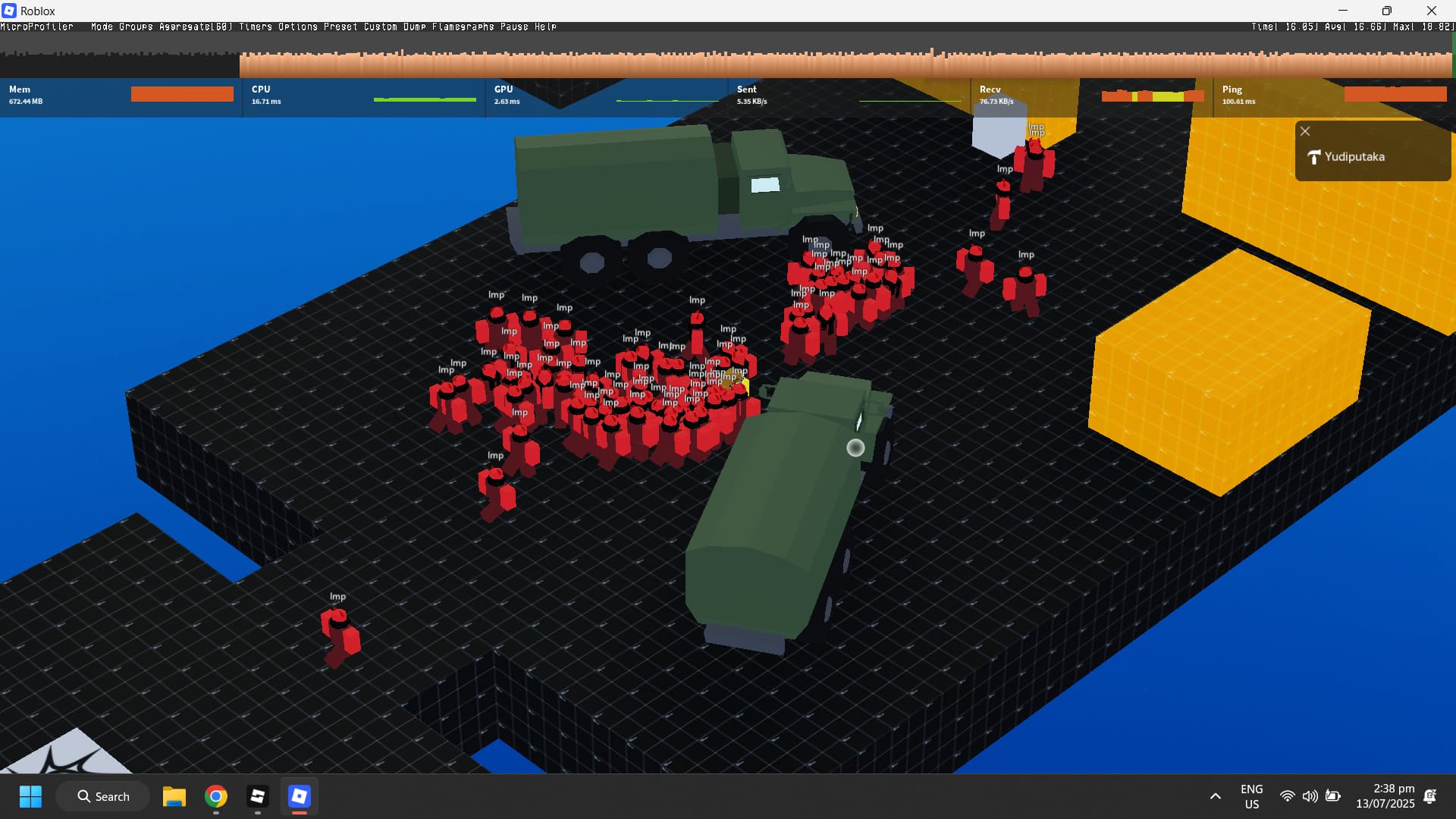Viewport: 1456px width, 819px height.
Task: Expand hidden system tray icons with the chevron
Action: pyautogui.click(x=1215, y=796)
